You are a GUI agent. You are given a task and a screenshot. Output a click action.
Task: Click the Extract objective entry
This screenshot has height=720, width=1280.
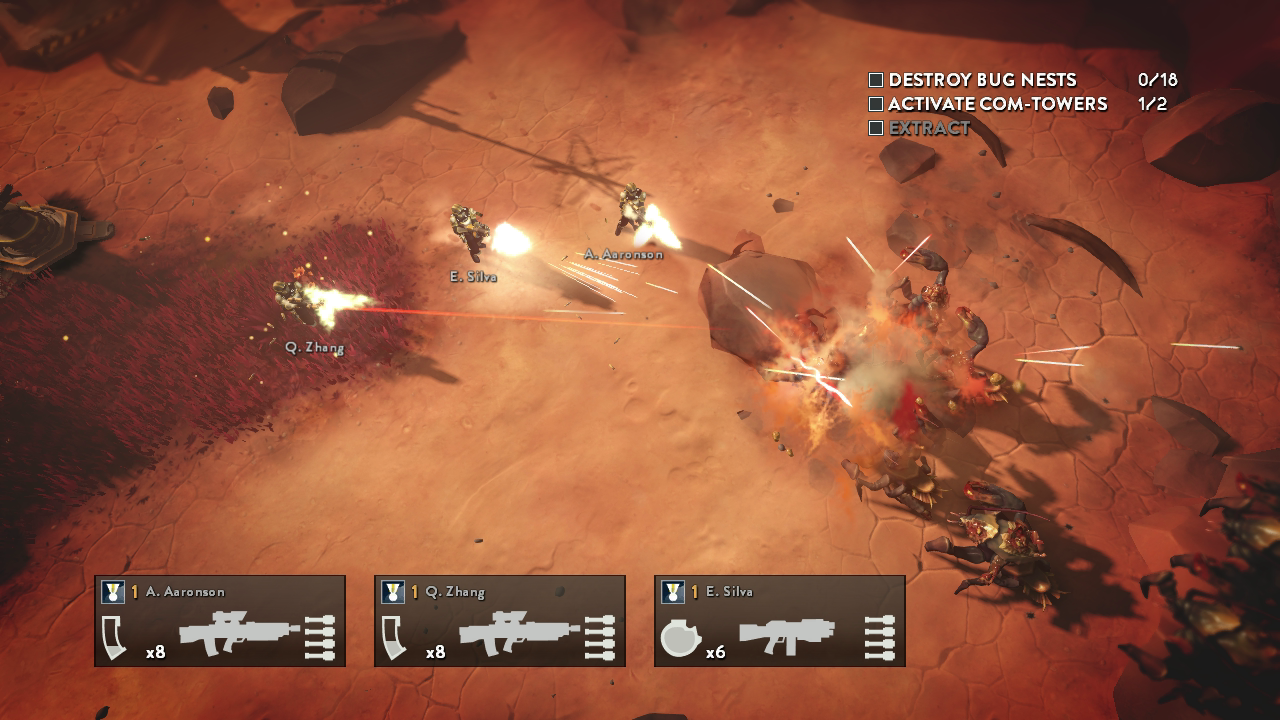[929, 128]
